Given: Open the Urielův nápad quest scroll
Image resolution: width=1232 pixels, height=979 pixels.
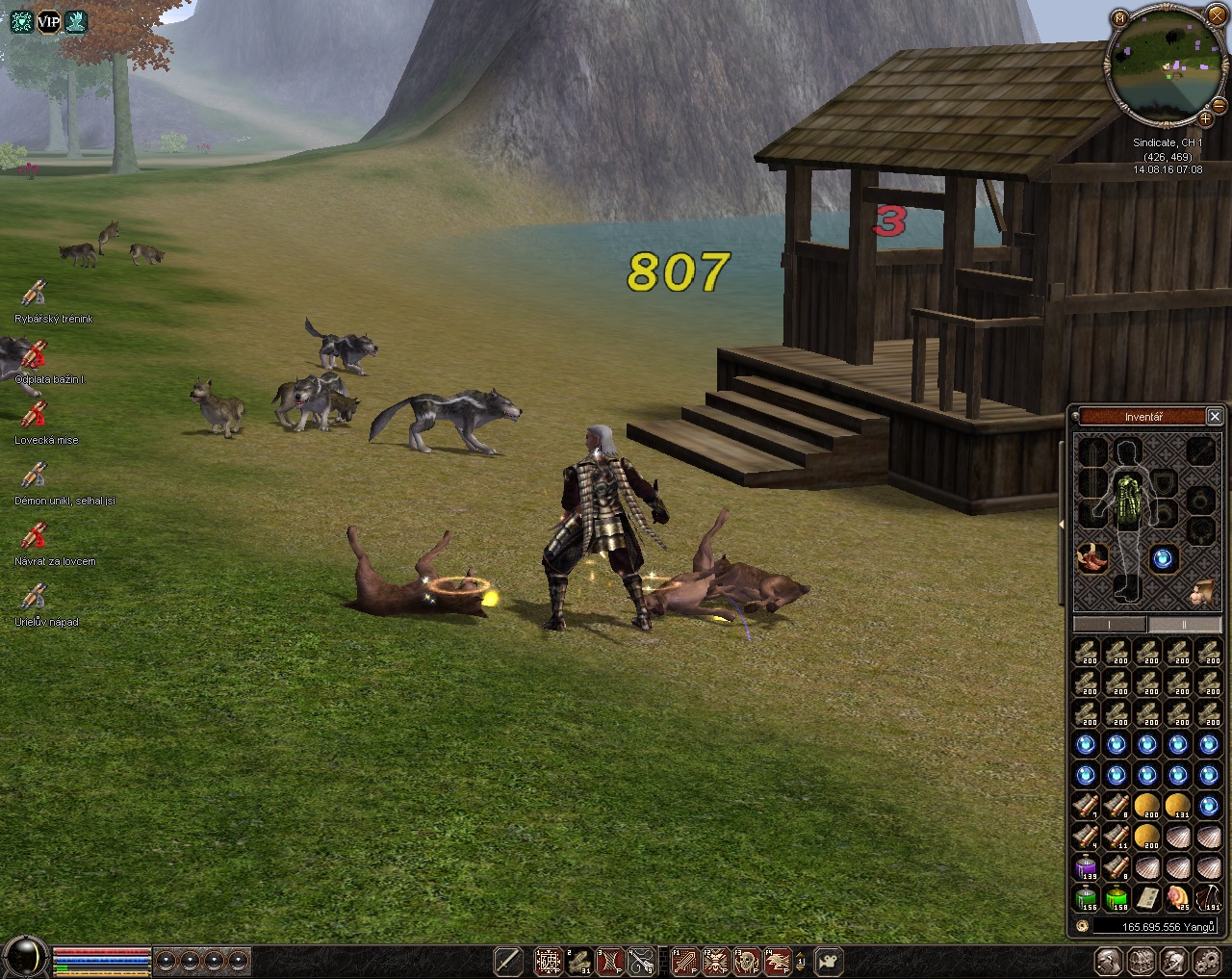Looking at the screenshot, I should coord(35,597).
